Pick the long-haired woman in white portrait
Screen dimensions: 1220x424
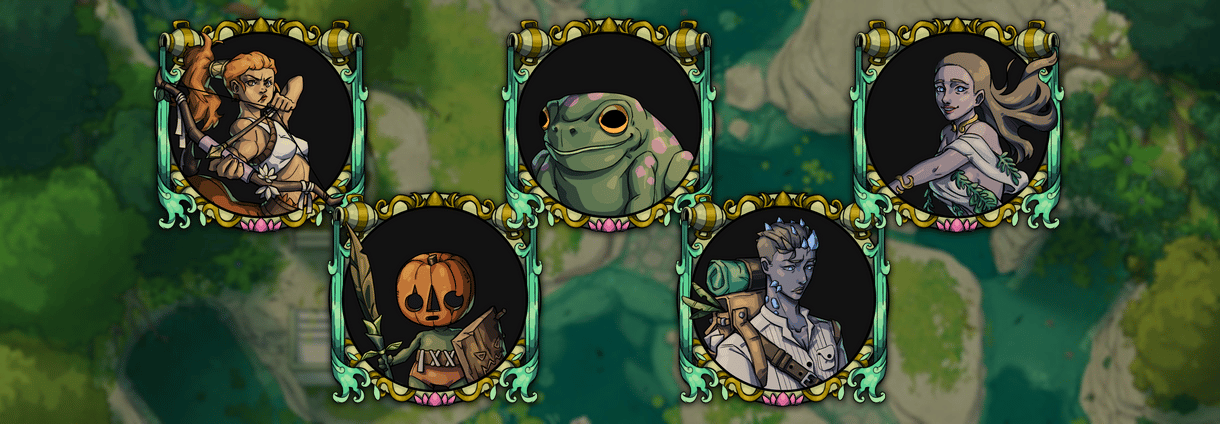tap(956, 125)
